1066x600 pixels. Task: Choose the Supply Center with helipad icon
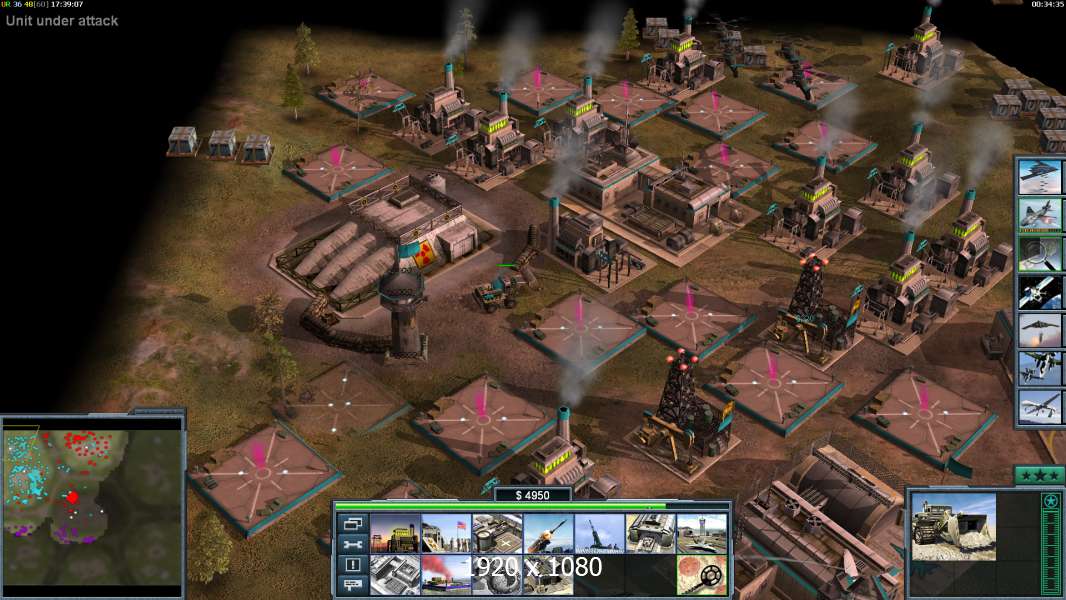497,533
